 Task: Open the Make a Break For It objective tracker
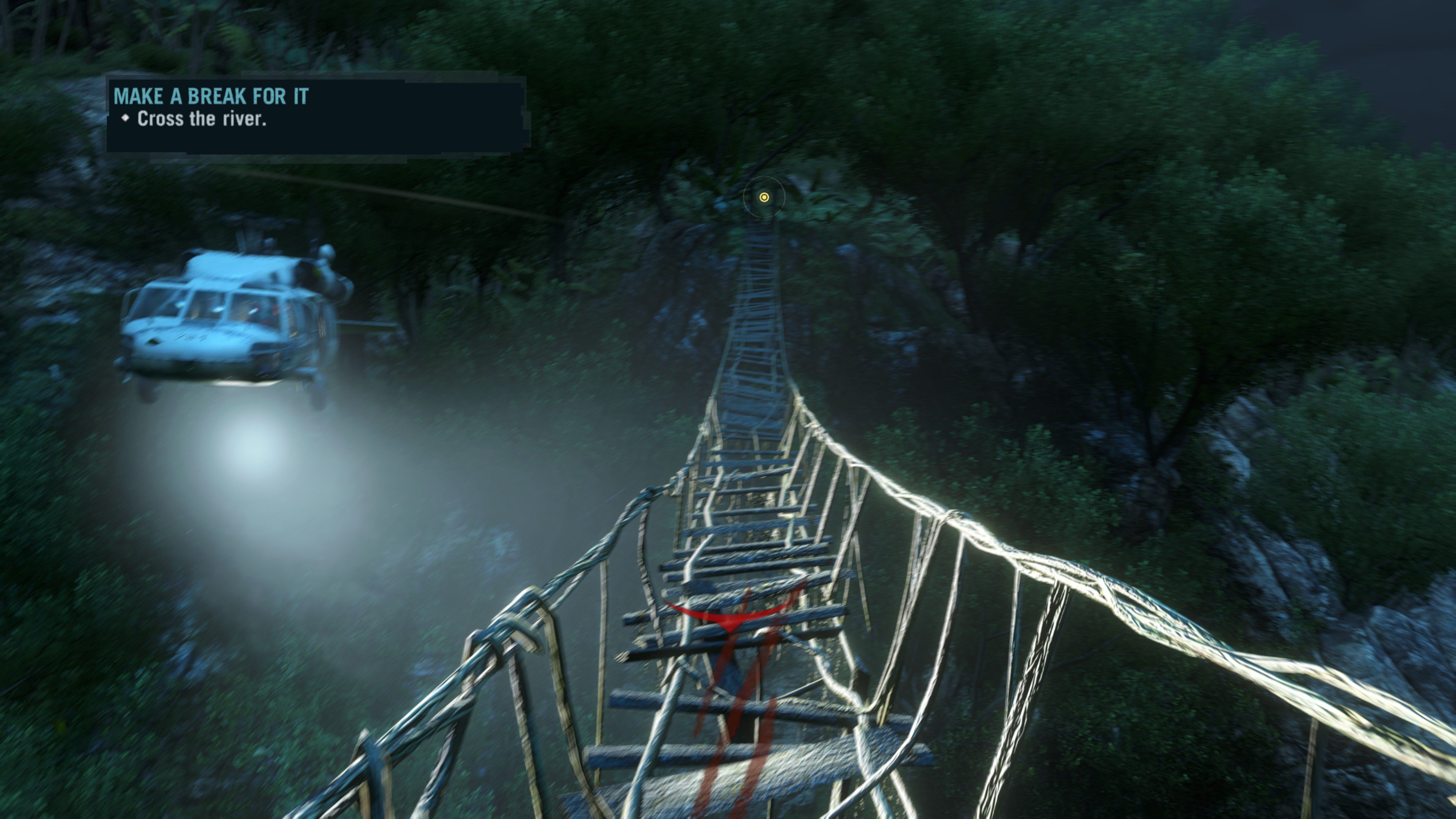211,97
